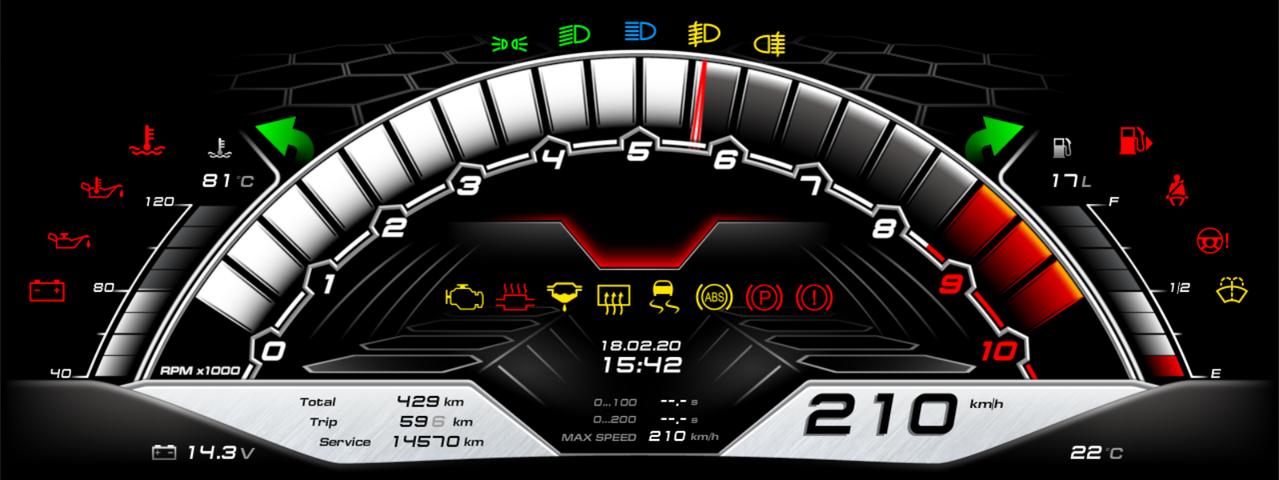Click the yellow windshield washer icon
The width and height of the screenshot is (1279, 480).
(1232, 289)
